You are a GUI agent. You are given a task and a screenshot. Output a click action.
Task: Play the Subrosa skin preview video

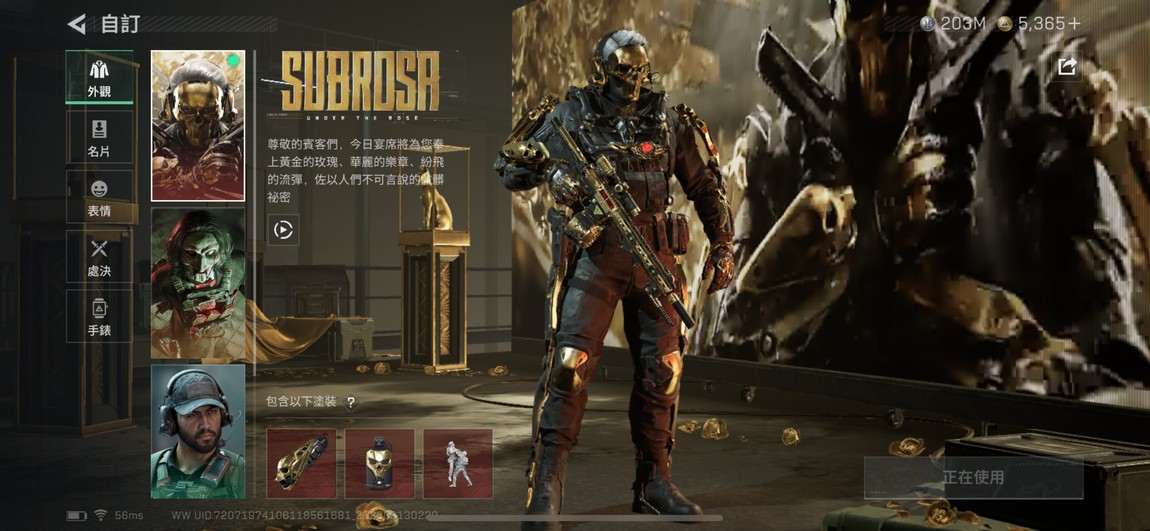pos(283,230)
